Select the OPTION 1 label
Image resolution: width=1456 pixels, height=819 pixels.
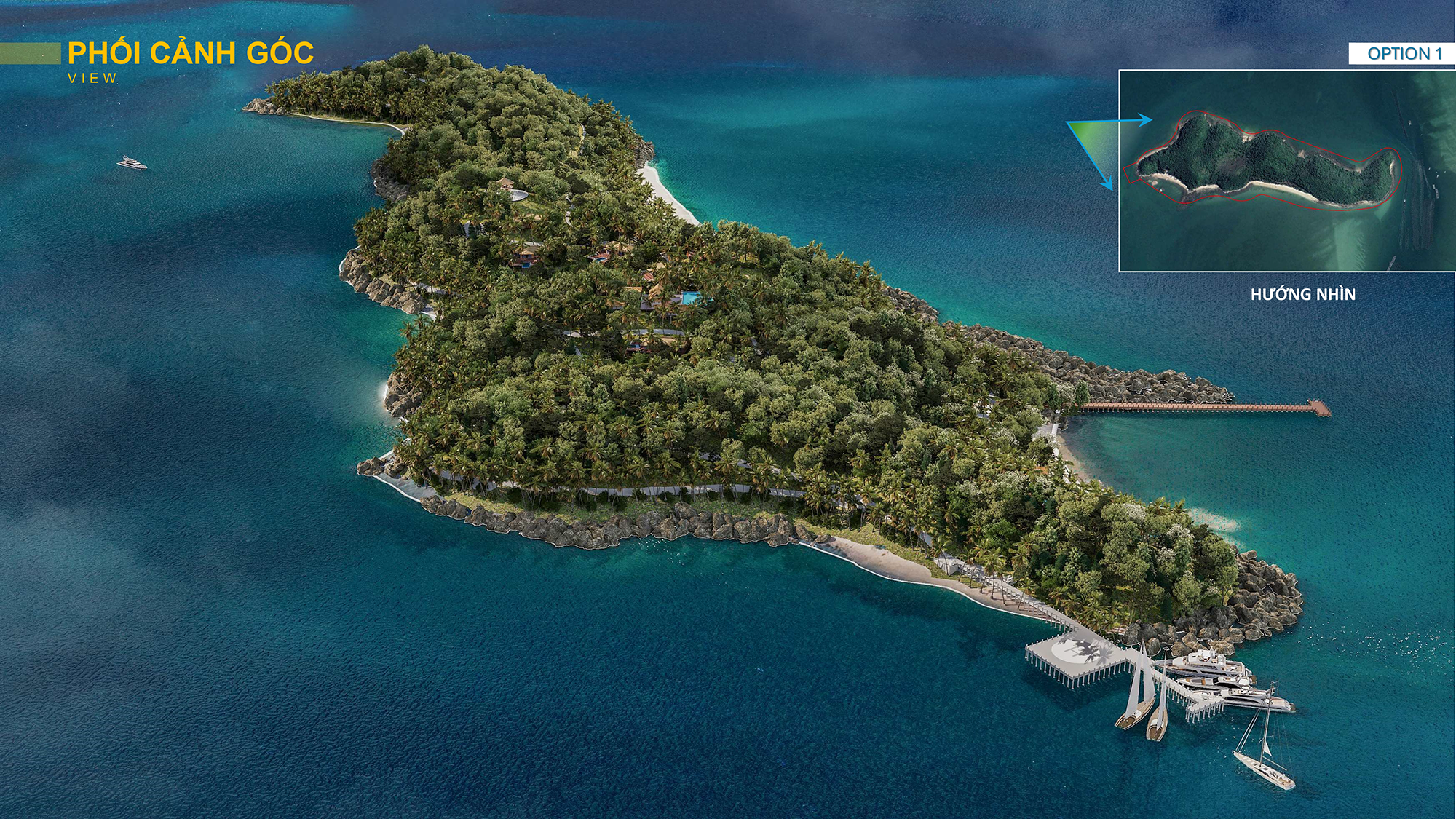click(1404, 54)
